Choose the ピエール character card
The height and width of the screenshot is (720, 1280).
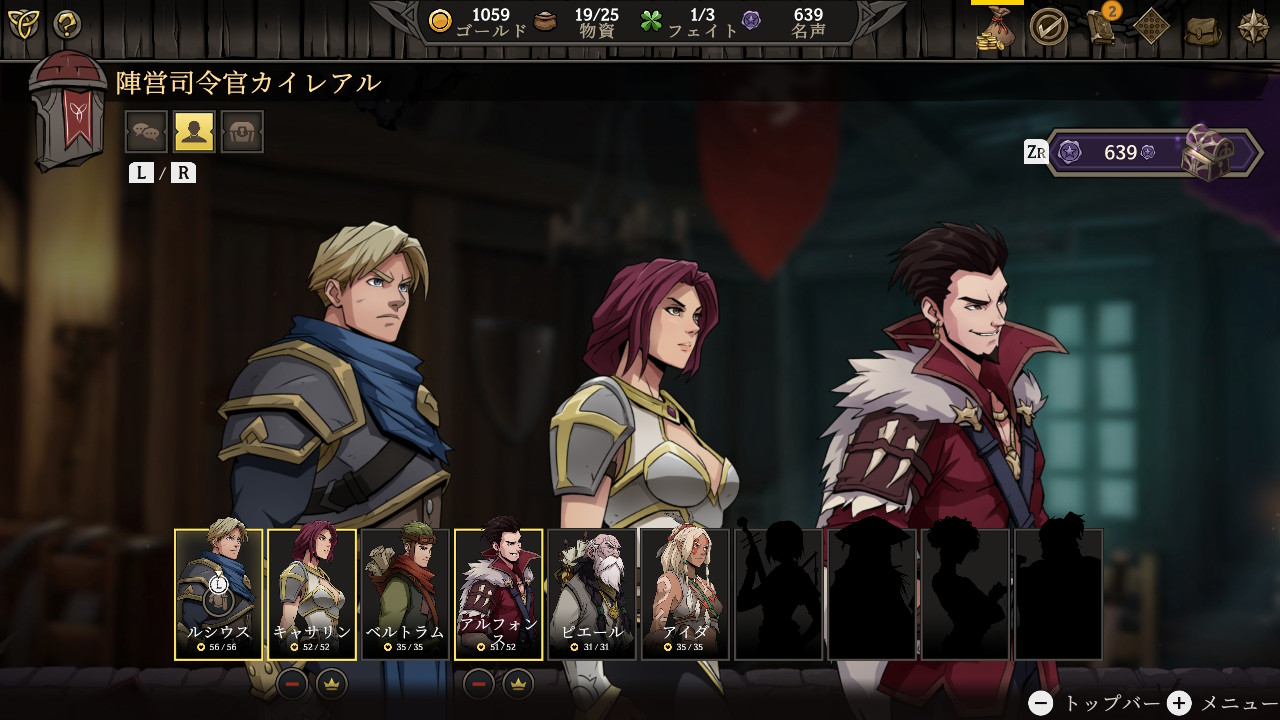pyautogui.click(x=592, y=594)
